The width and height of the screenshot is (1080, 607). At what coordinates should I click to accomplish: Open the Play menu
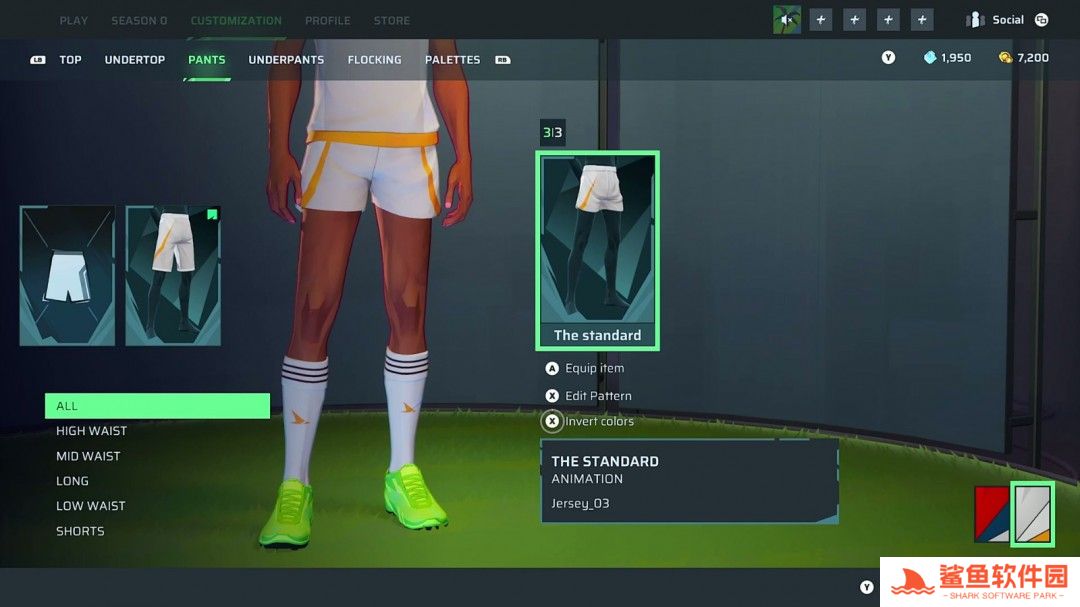click(73, 20)
